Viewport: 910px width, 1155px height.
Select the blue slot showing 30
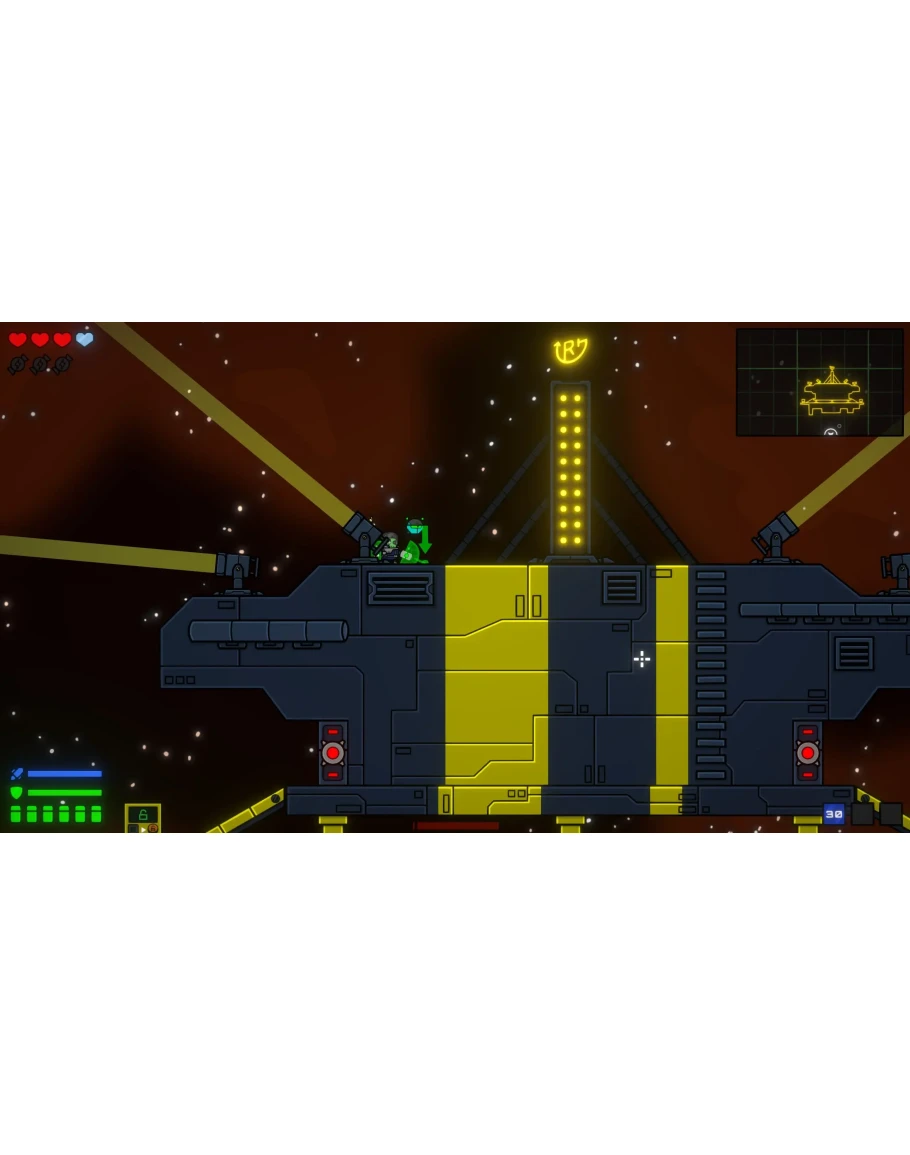[833, 814]
